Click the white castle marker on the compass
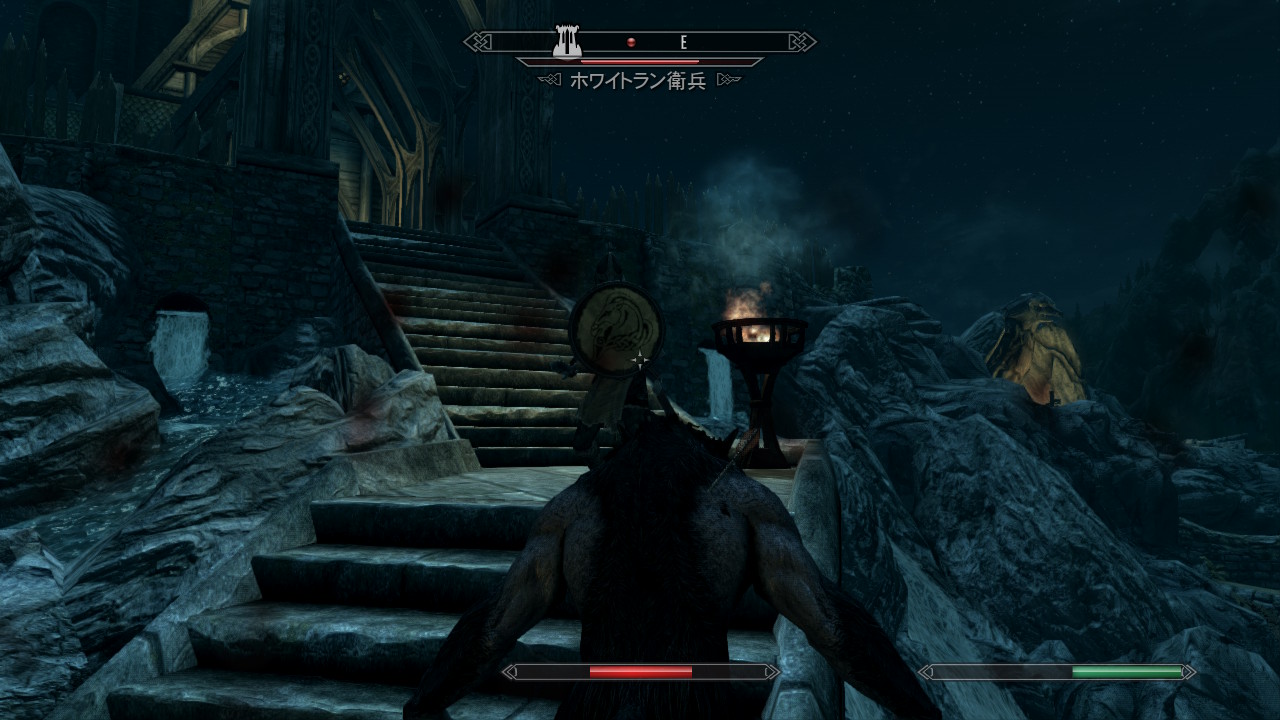1280x720 pixels. pos(568,42)
